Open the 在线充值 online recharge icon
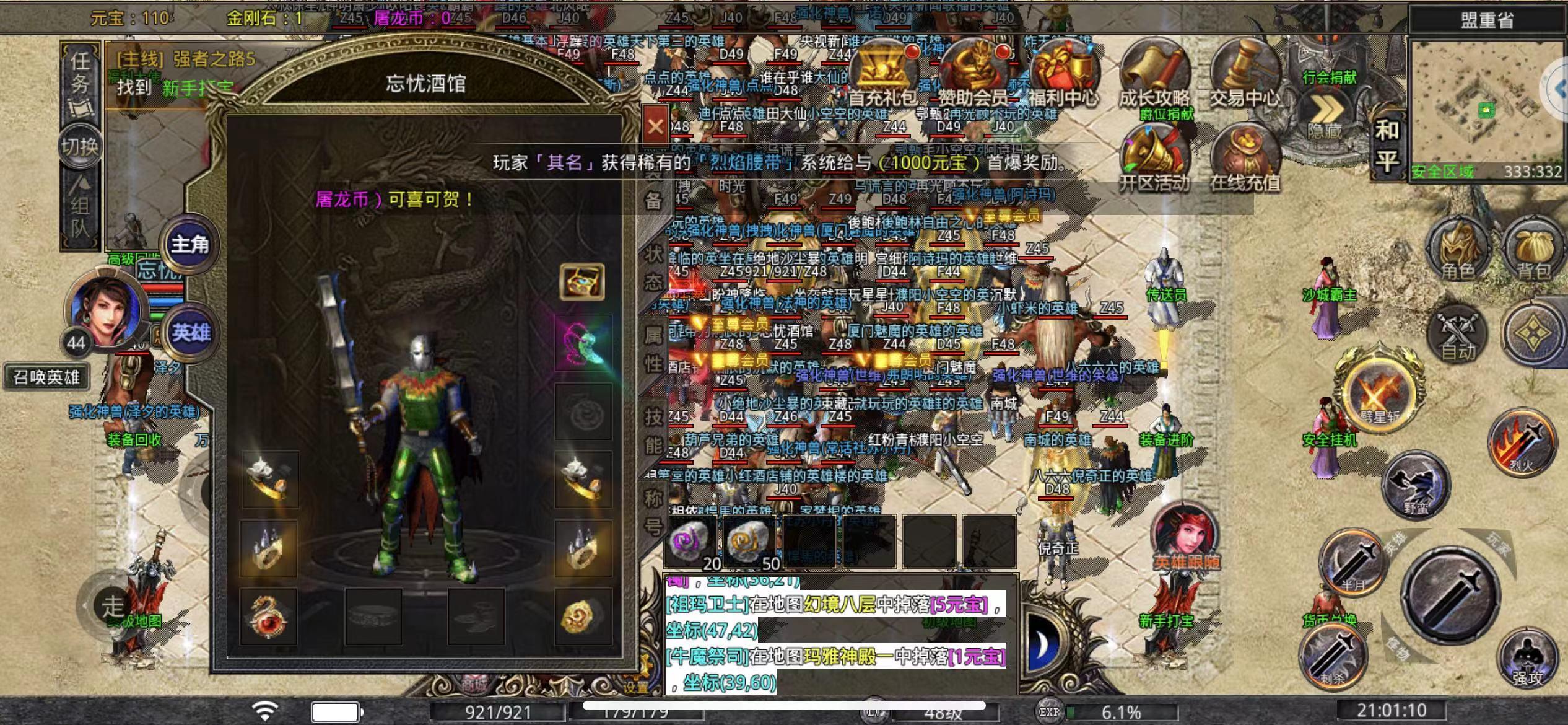The height and width of the screenshot is (725, 1568). point(1244,156)
